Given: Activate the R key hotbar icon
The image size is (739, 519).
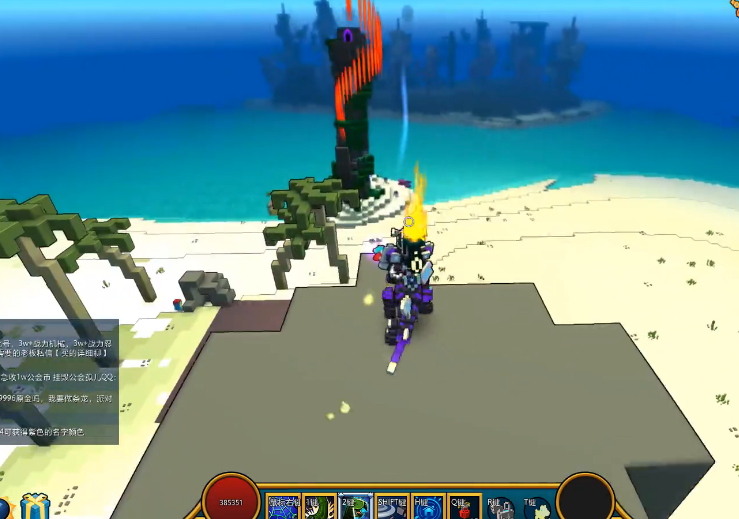Looking at the screenshot, I should click(501, 506).
